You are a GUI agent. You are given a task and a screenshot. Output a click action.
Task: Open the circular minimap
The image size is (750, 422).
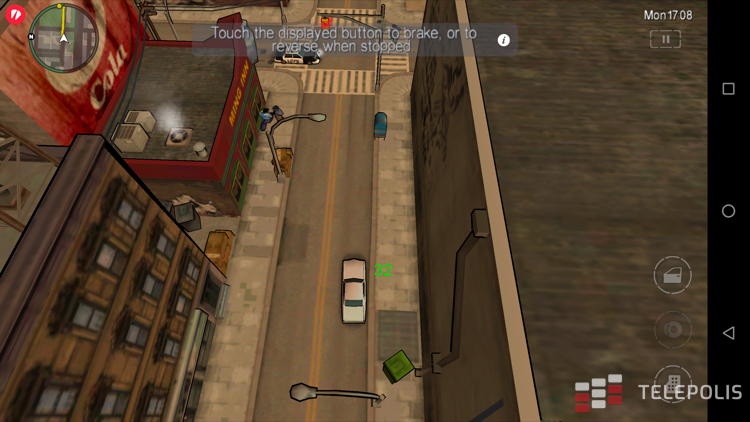(x=61, y=36)
